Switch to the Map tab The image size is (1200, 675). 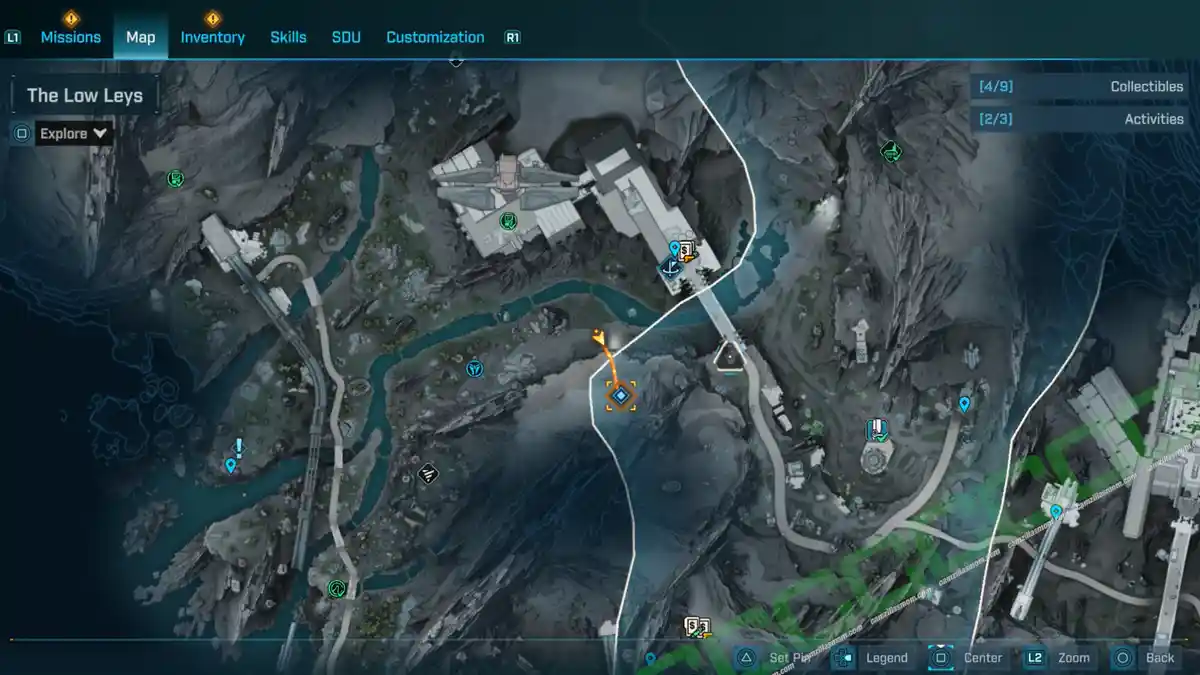click(x=140, y=37)
